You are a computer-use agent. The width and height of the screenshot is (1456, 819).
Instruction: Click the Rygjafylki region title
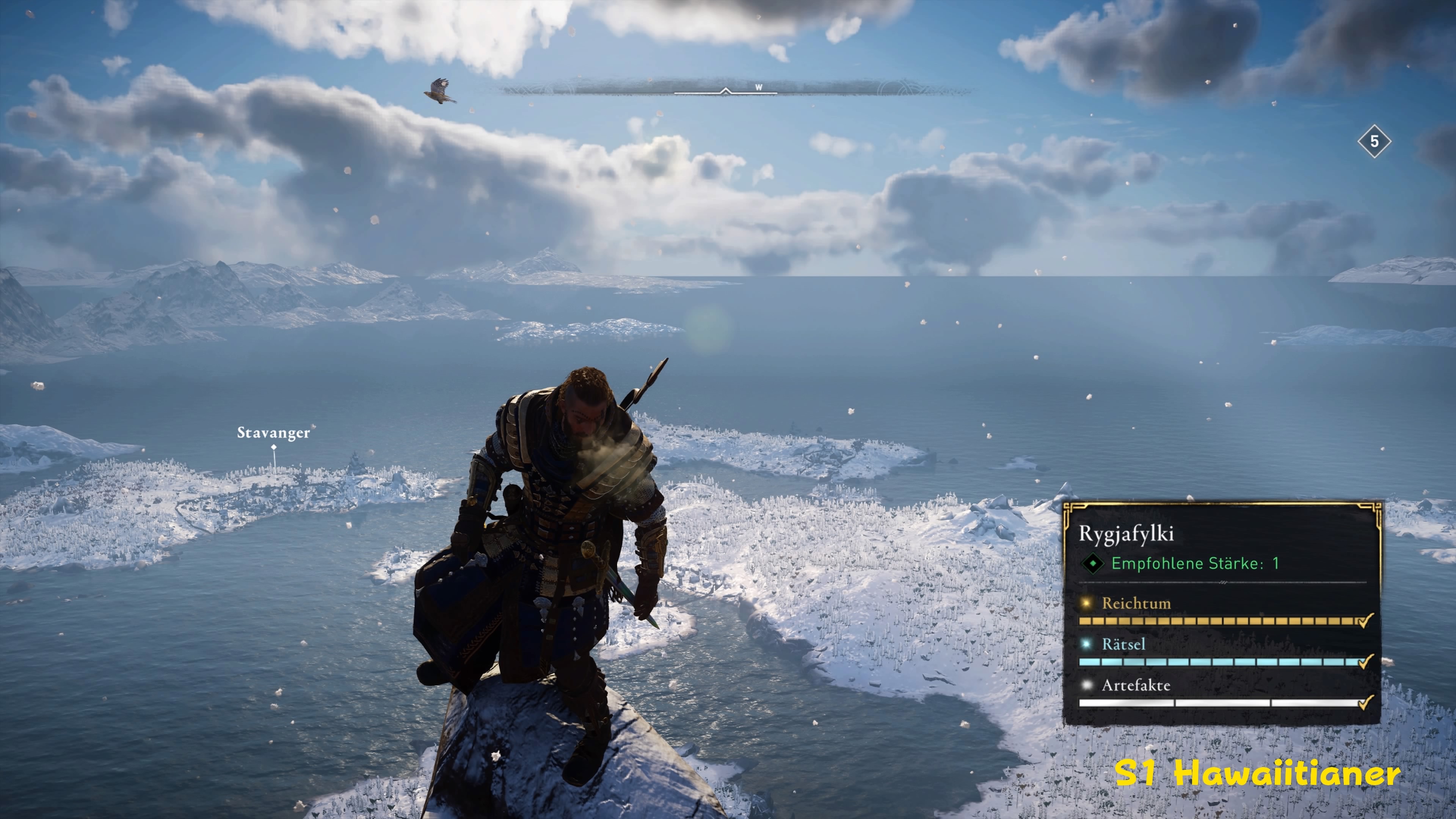pos(1126,533)
